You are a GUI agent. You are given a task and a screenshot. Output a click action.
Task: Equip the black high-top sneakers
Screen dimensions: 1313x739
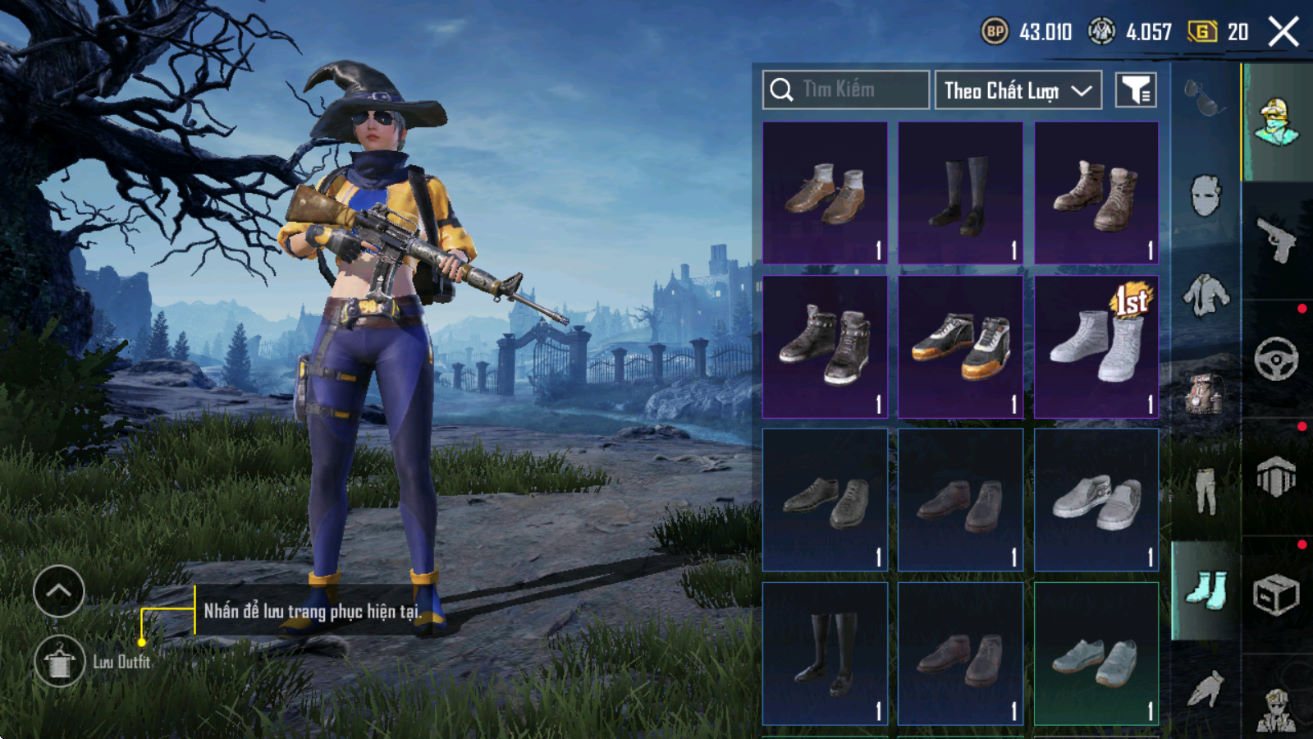[825, 346]
